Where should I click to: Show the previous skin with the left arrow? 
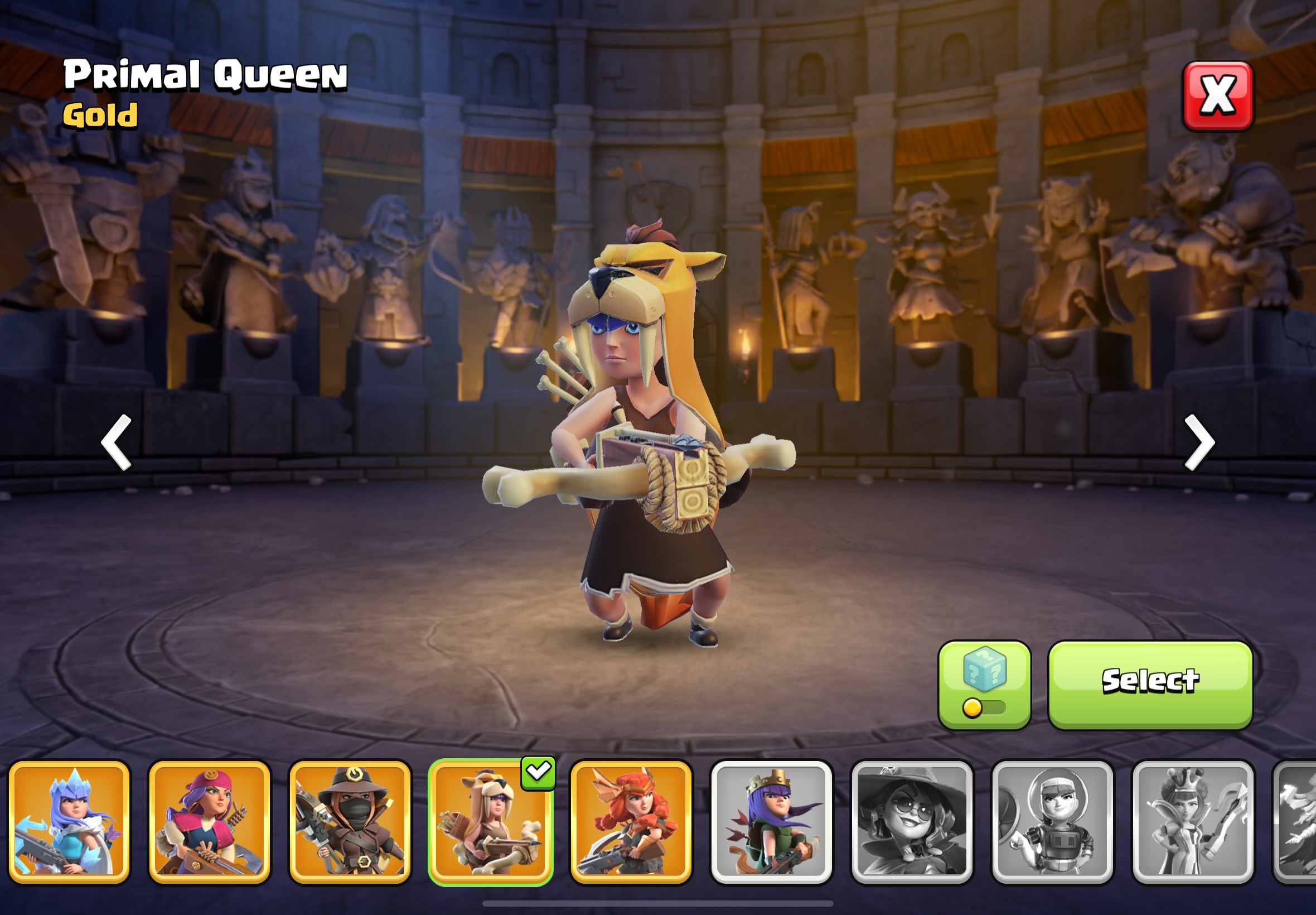117,442
